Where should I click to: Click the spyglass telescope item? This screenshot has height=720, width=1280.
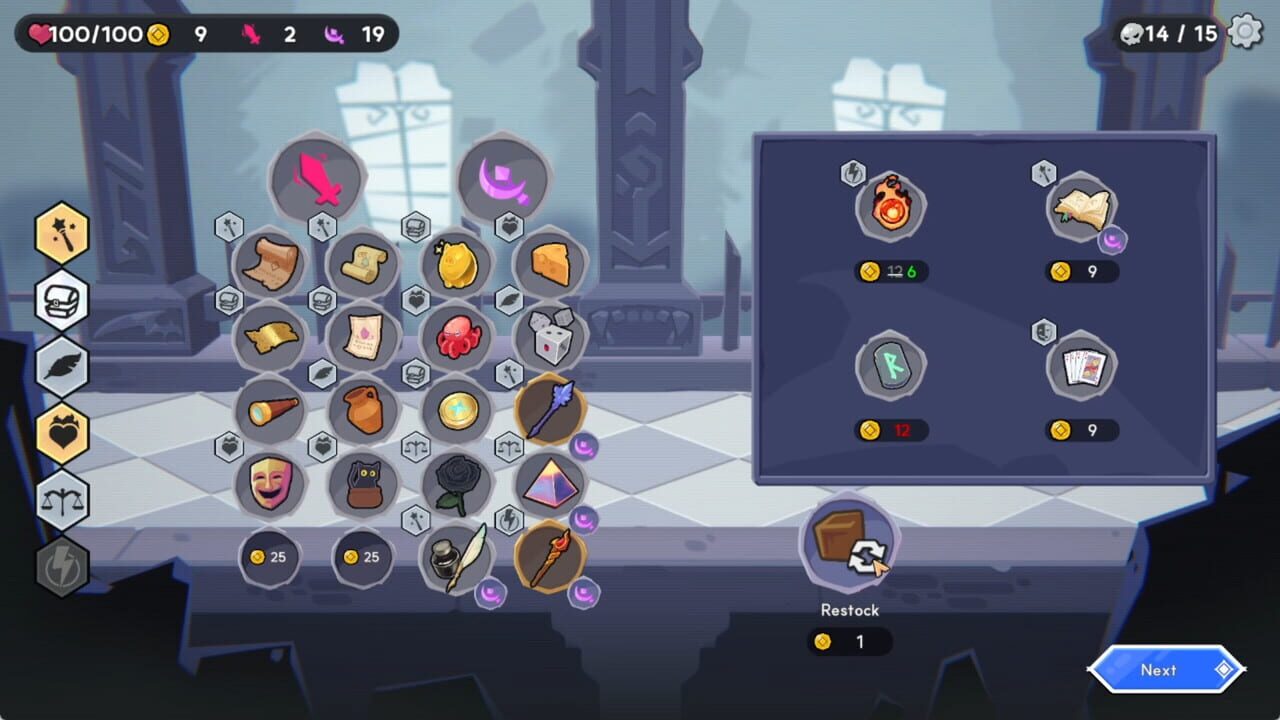click(269, 410)
